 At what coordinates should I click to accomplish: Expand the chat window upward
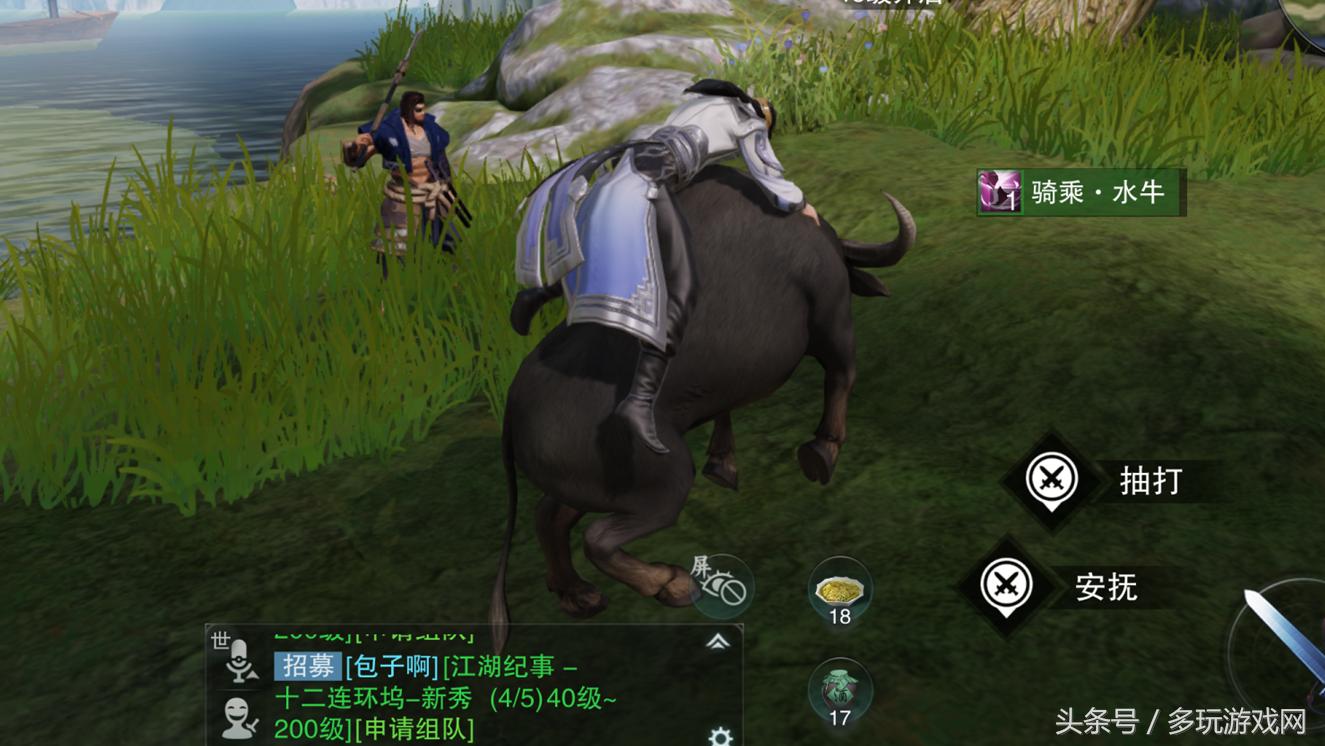718,642
